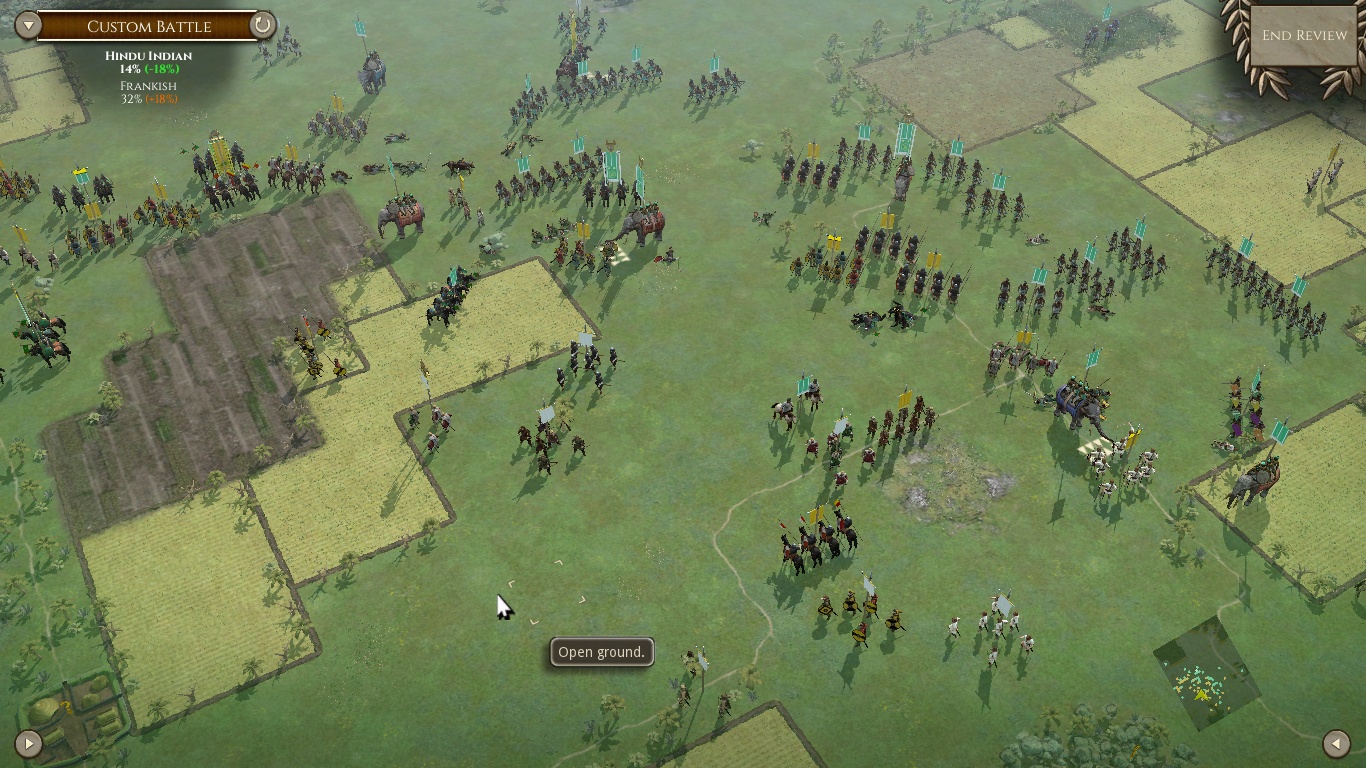The width and height of the screenshot is (1366, 768).
Task: Activate the circular arrow icon on the banner
Action: click(262, 25)
